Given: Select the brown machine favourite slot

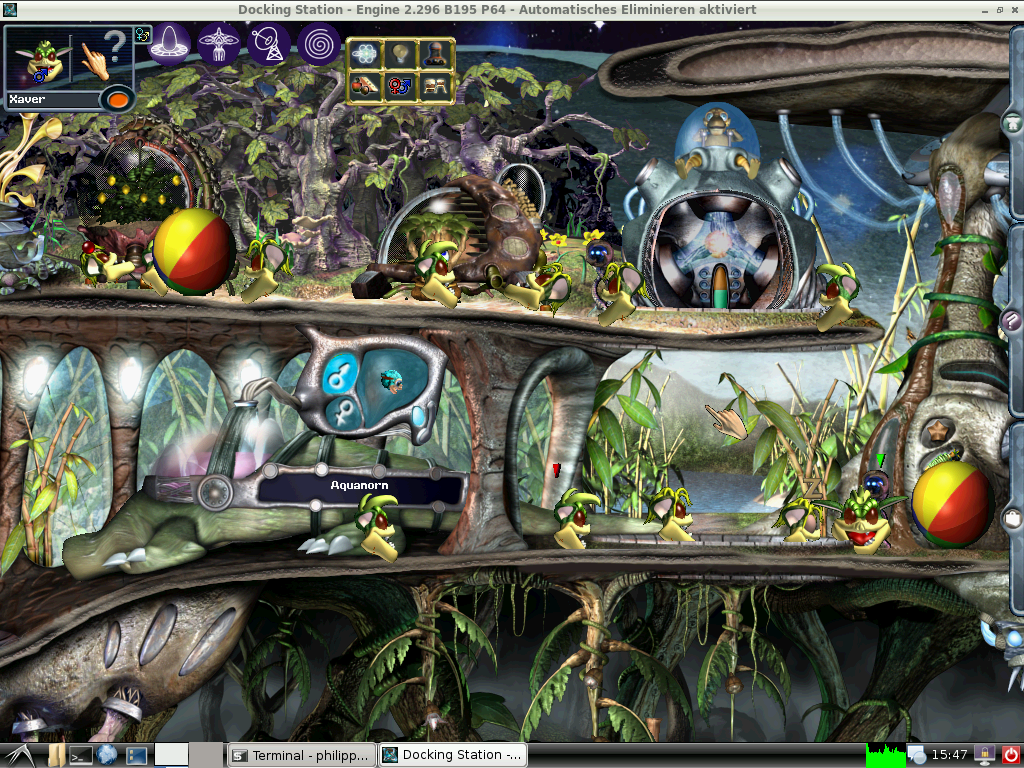Looking at the screenshot, I should pyautogui.click(x=435, y=54).
